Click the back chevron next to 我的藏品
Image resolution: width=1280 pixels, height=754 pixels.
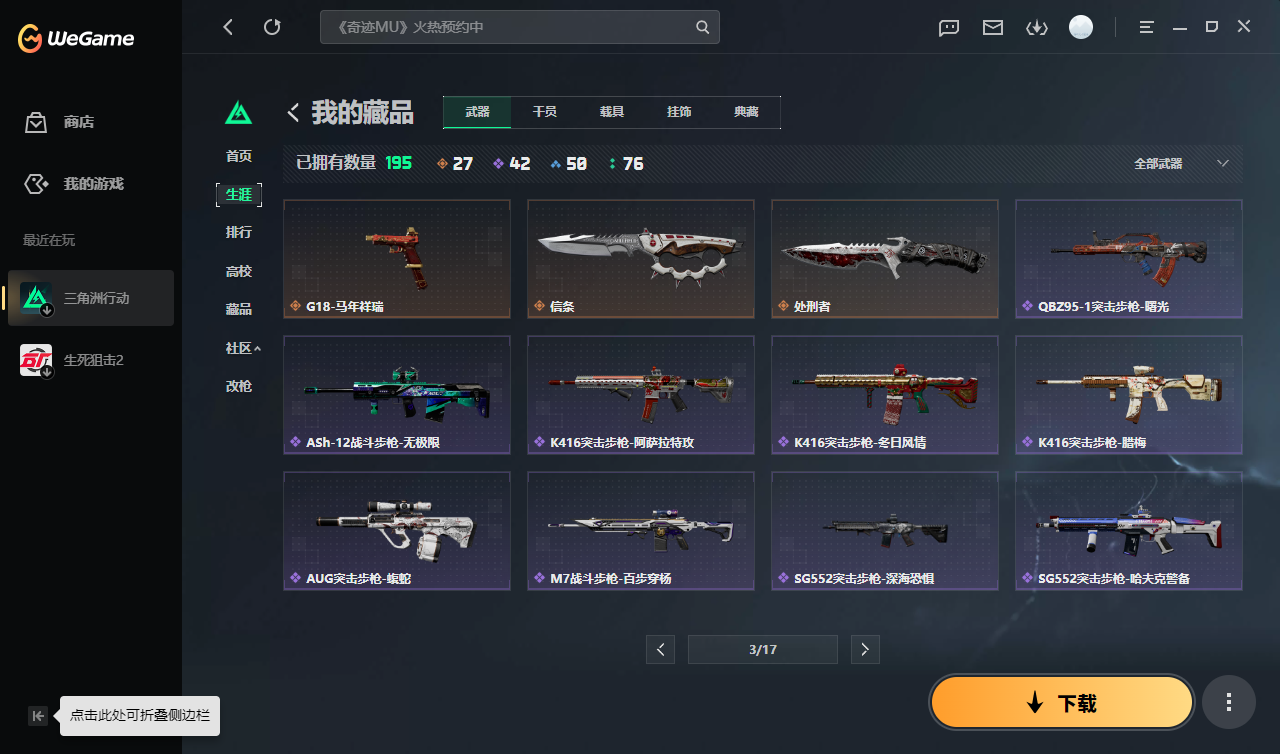point(292,112)
